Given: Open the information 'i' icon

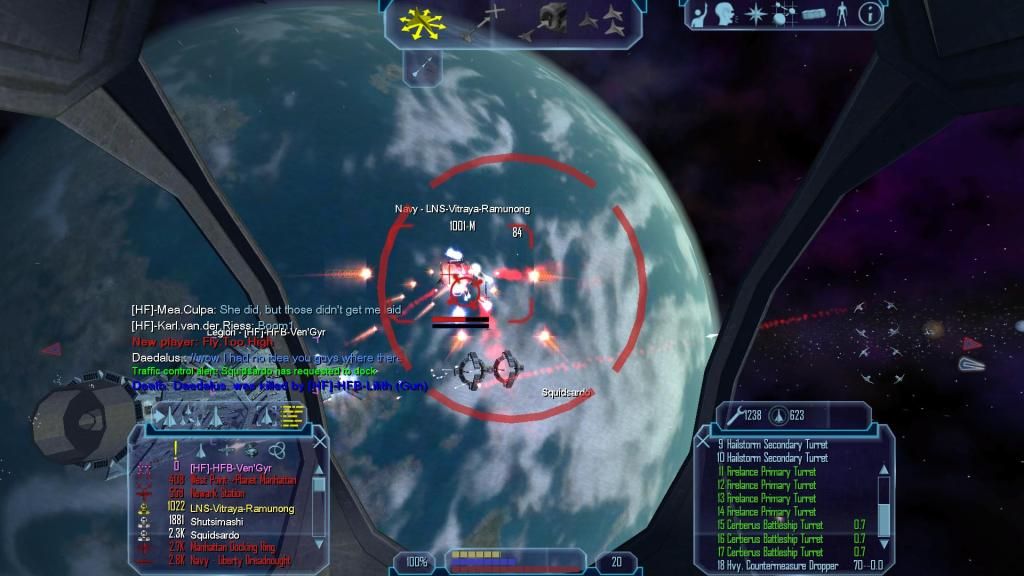Looking at the screenshot, I should tap(870, 15).
